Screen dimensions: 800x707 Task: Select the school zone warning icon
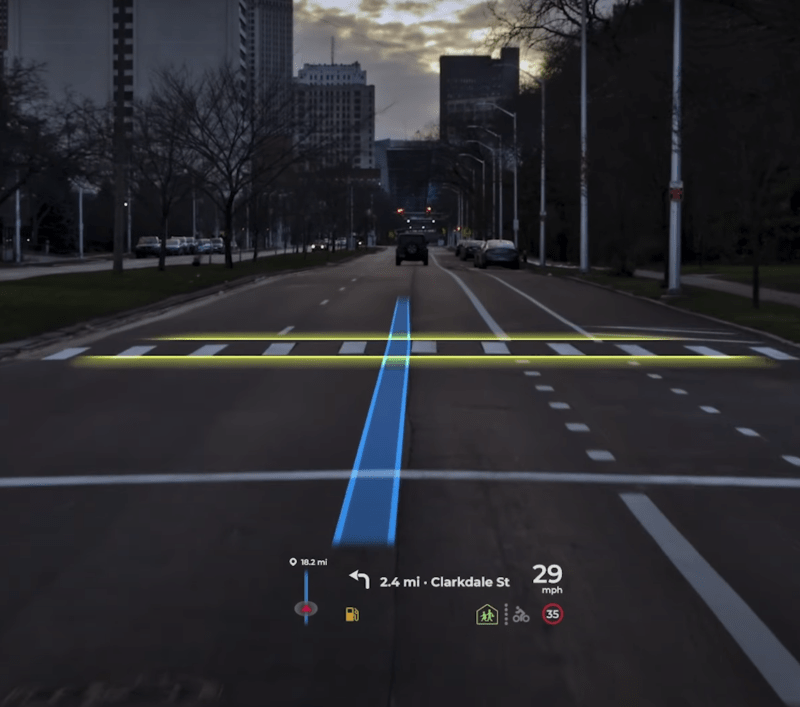click(487, 615)
